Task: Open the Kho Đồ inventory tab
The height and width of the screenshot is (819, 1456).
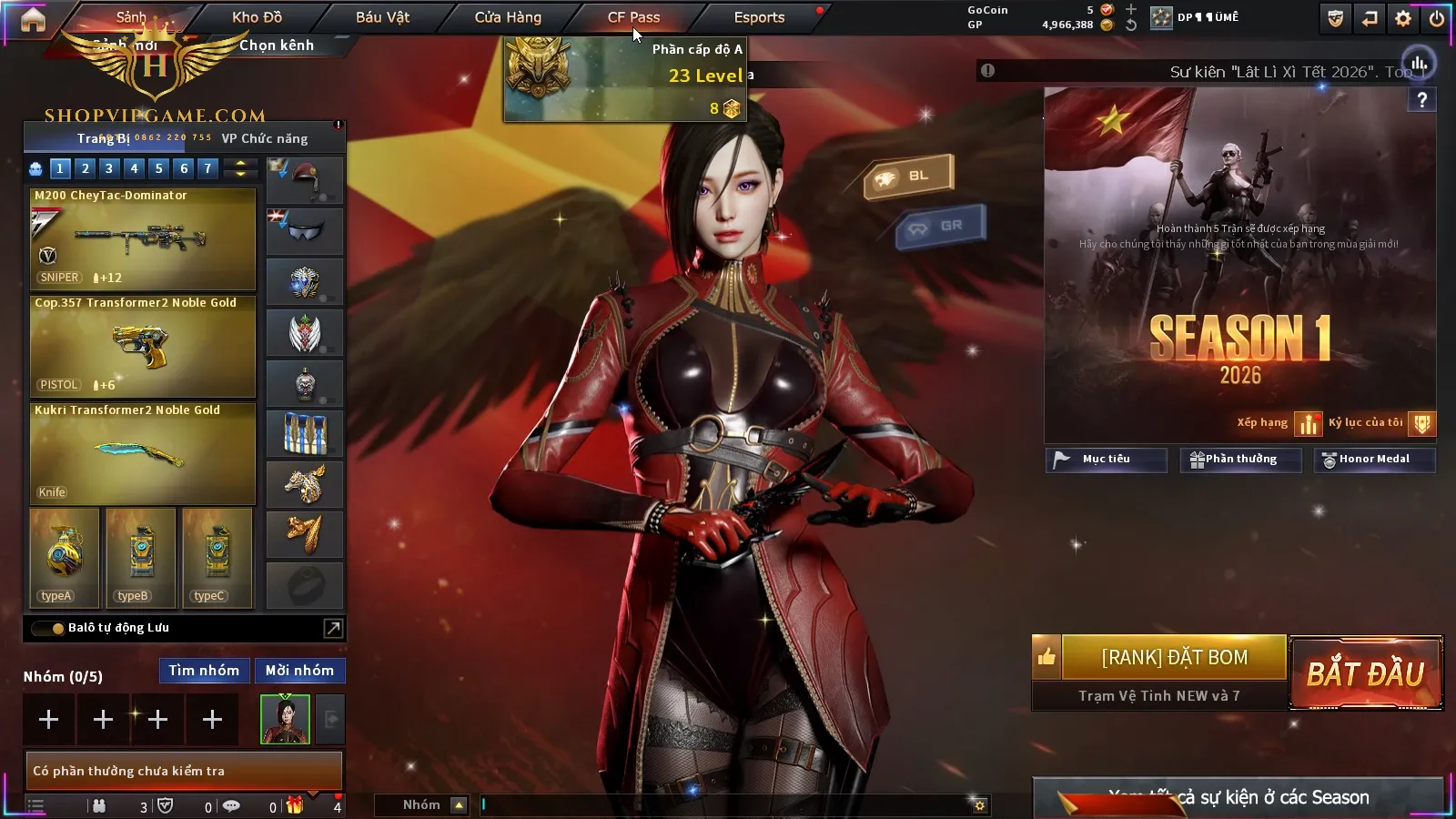Action: pyautogui.click(x=257, y=17)
